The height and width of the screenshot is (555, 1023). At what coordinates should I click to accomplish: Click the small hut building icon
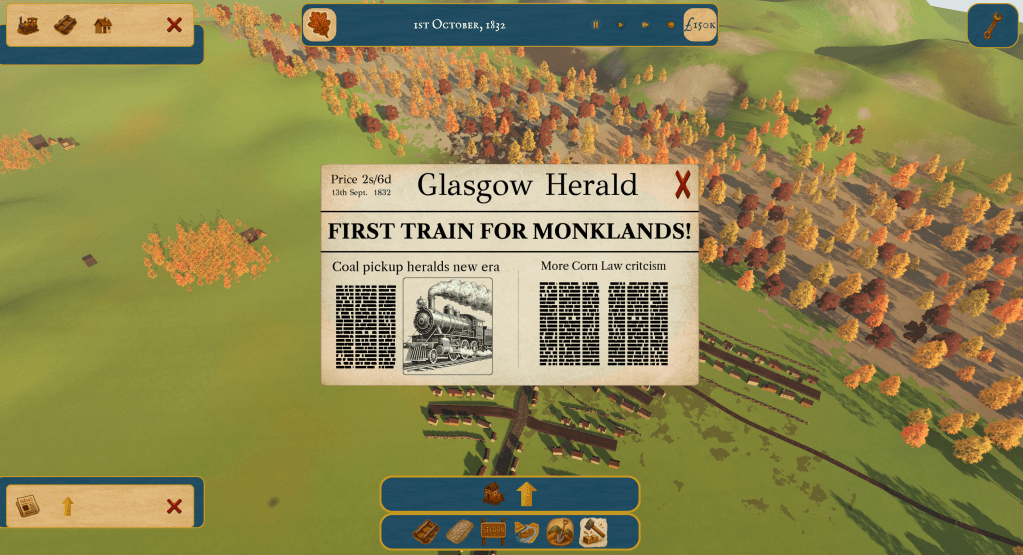click(x=492, y=493)
